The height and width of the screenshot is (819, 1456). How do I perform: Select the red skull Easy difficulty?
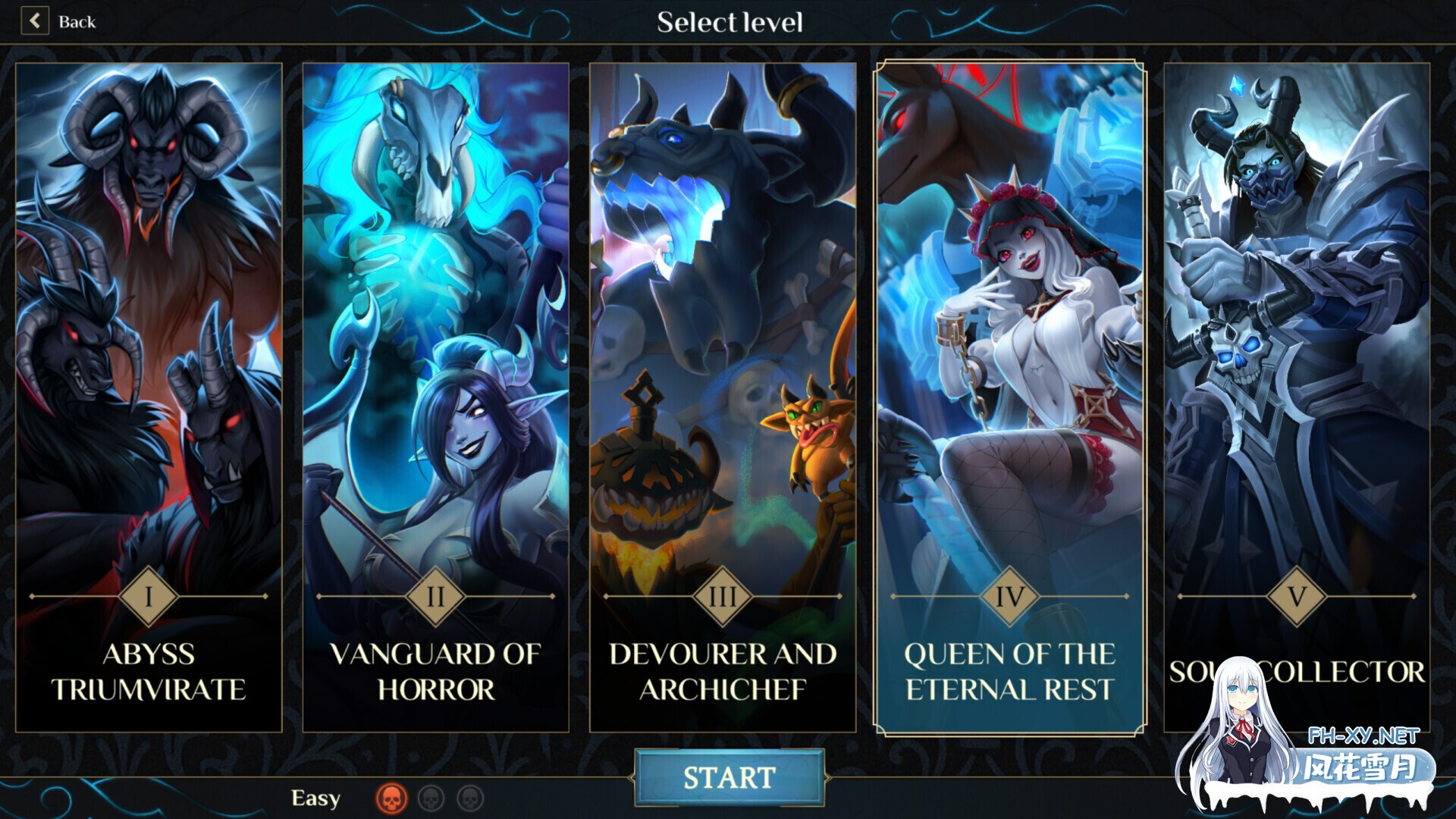click(x=391, y=798)
